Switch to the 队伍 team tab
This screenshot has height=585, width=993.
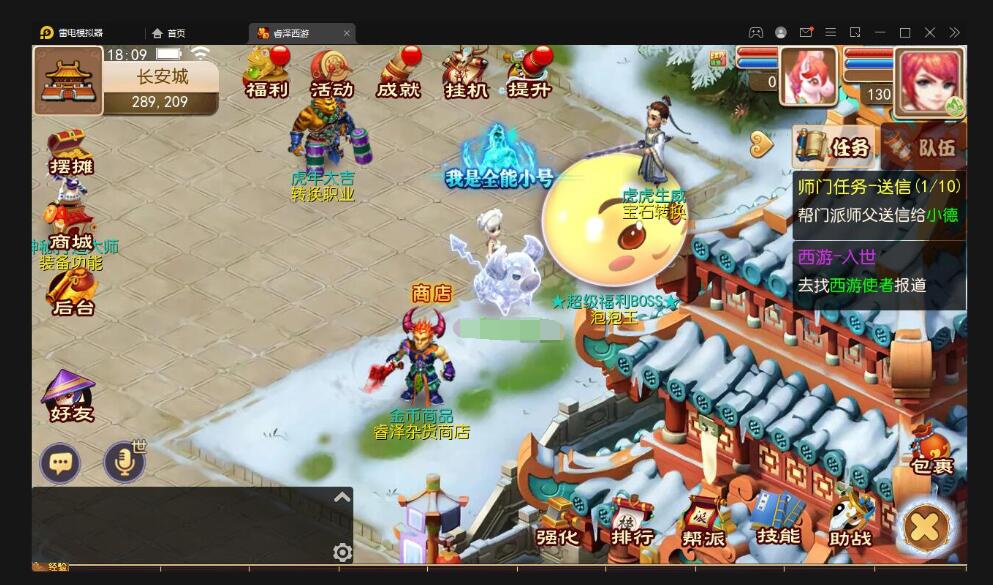point(925,147)
